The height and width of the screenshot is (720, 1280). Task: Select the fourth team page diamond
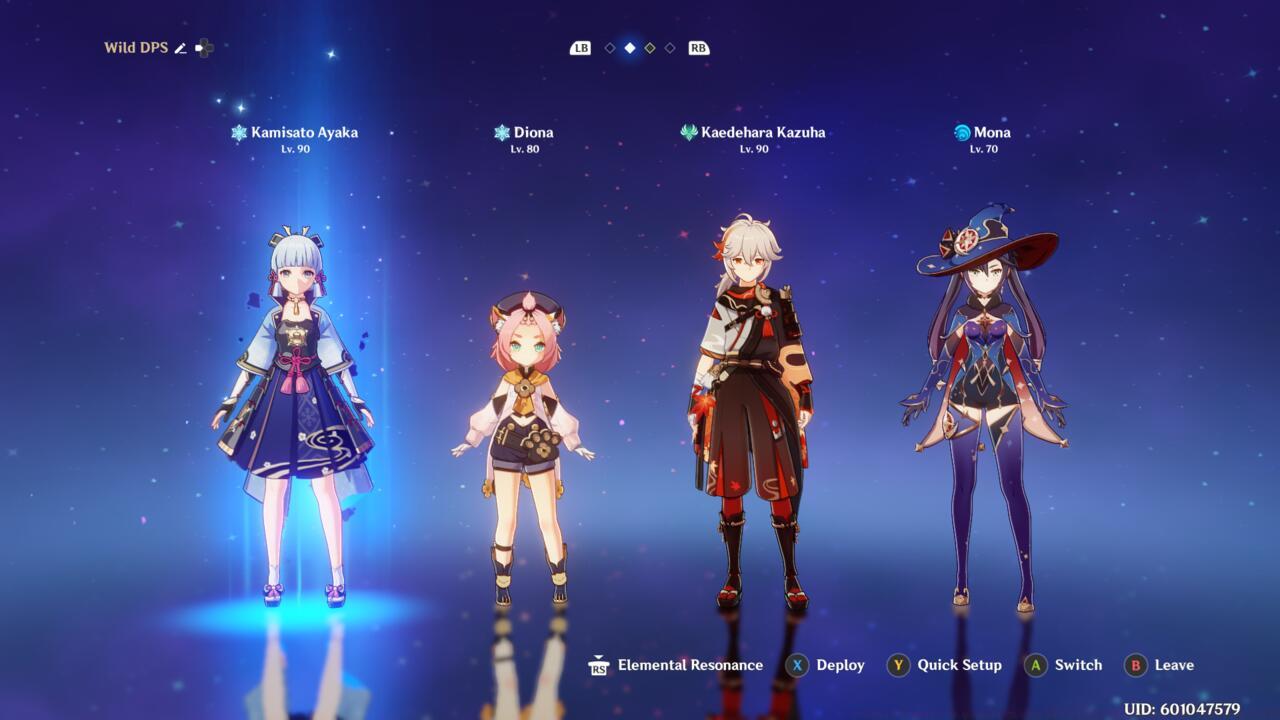[668, 47]
